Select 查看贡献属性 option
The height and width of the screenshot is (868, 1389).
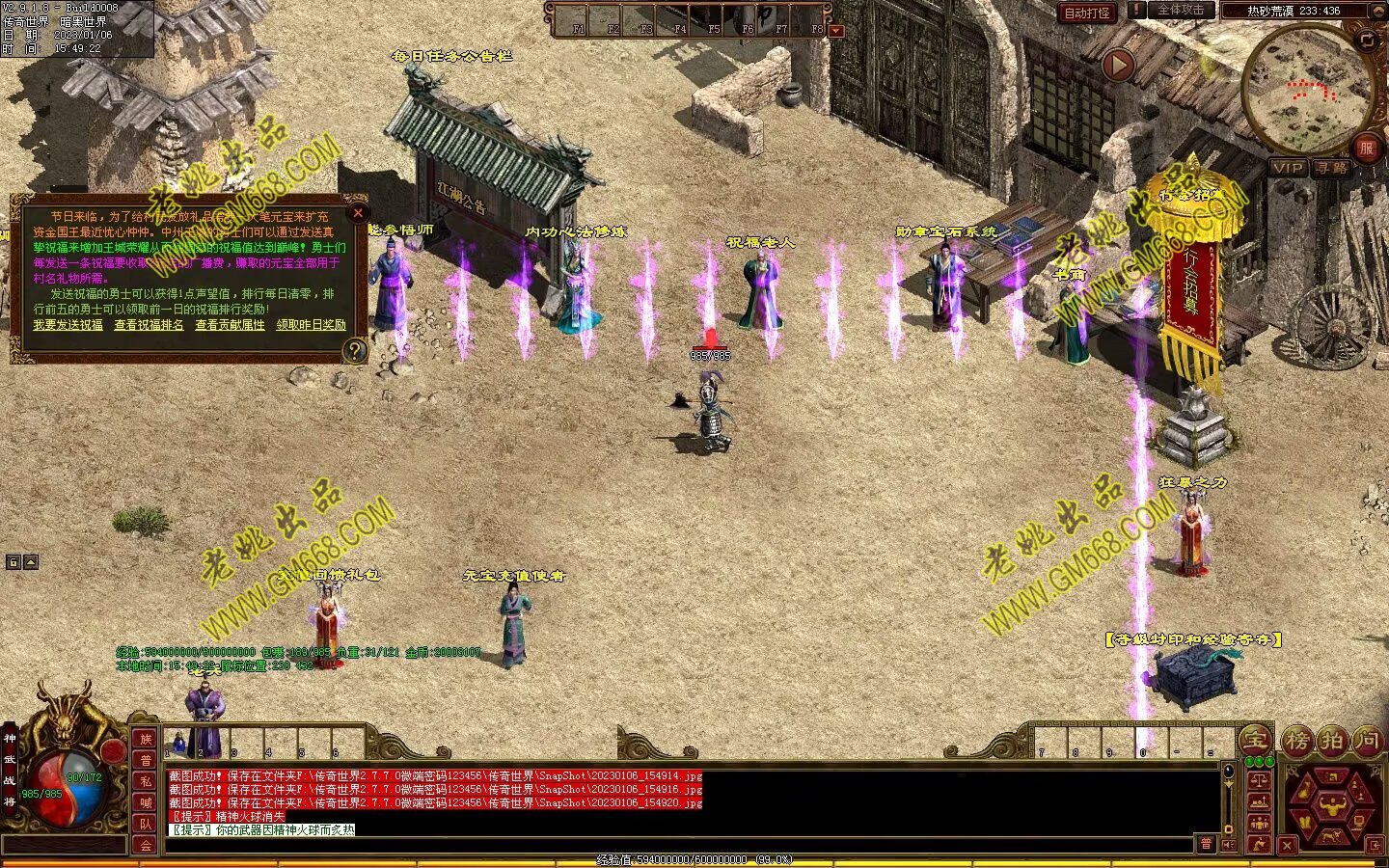[230, 325]
